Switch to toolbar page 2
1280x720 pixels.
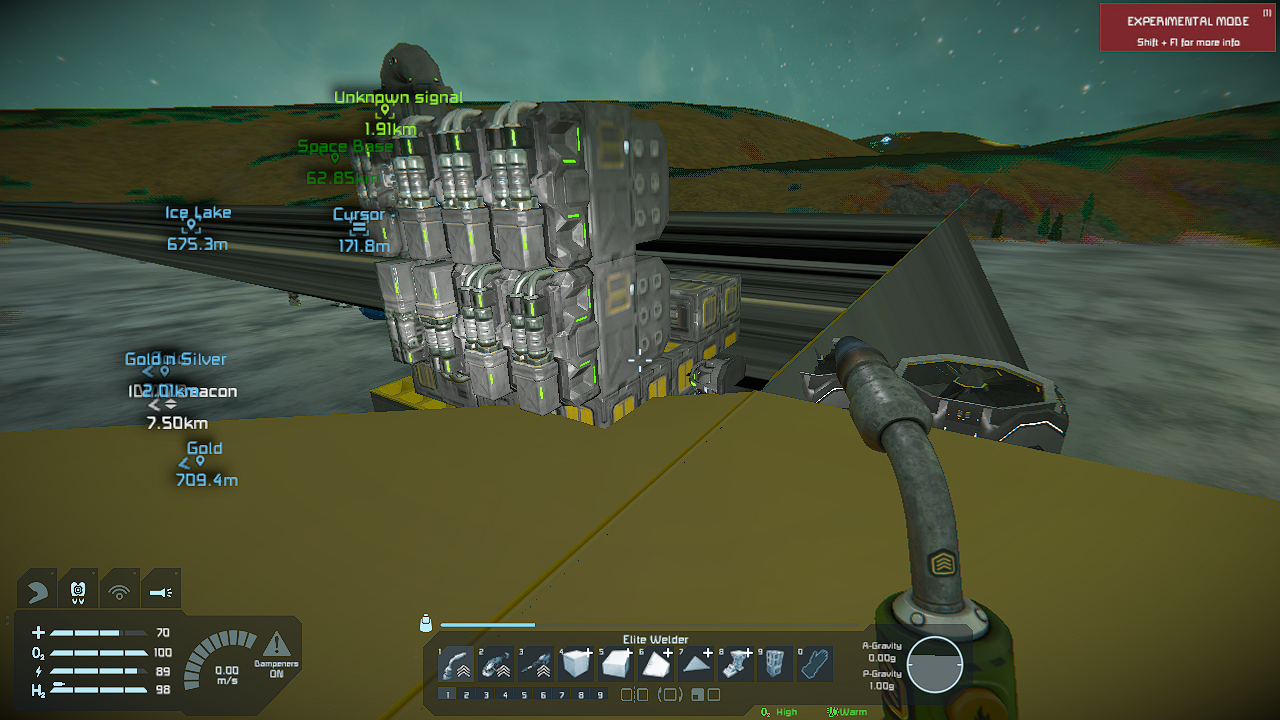pyautogui.click(x=467, y=694)
